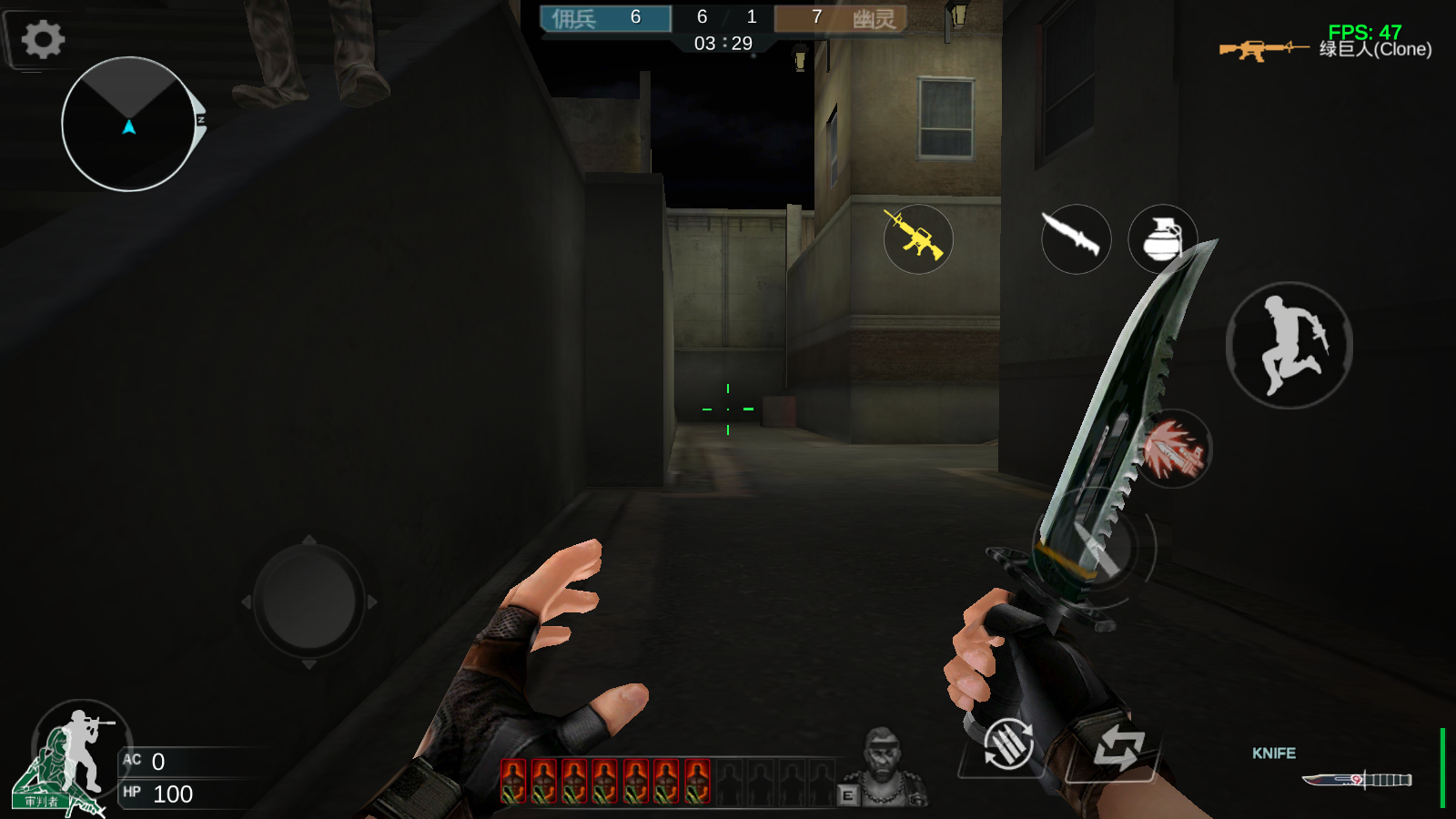This screenshot has height=819, width=1456.
Task: Tap the mercenary character portrait
Action: (x=881, y=767)
